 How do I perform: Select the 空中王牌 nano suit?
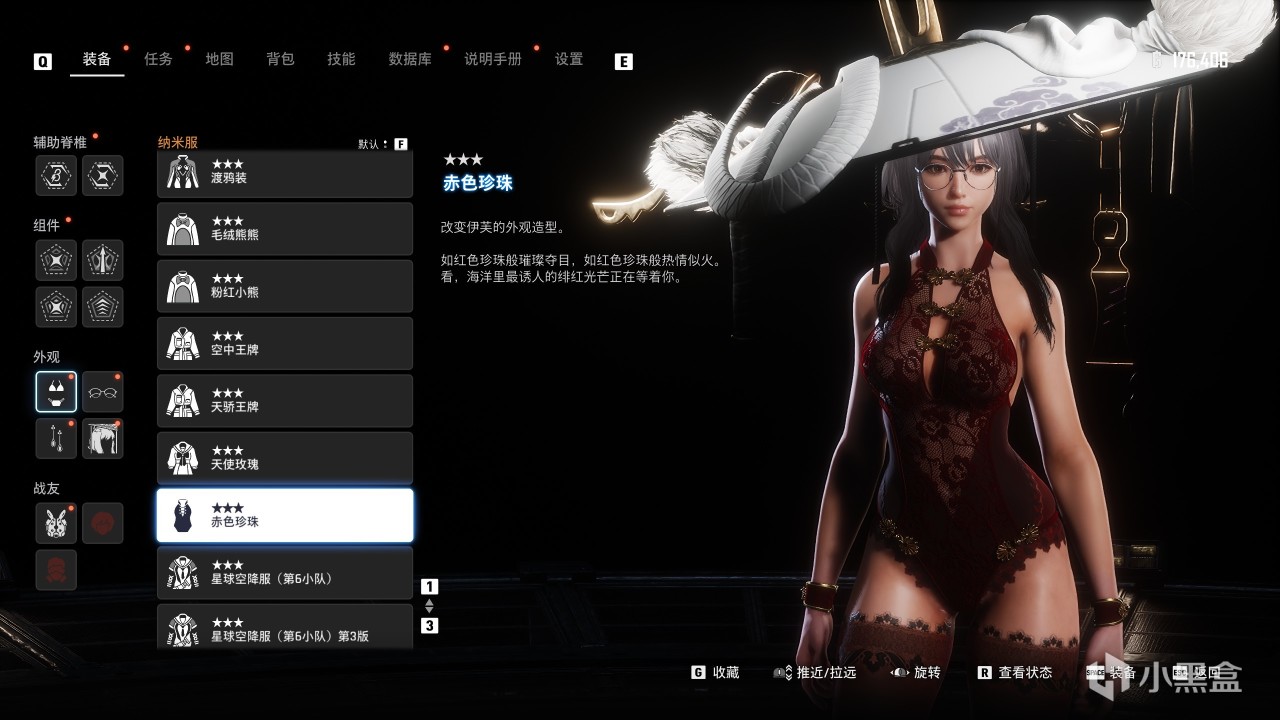pyautogui.click(x=285, y=343)
